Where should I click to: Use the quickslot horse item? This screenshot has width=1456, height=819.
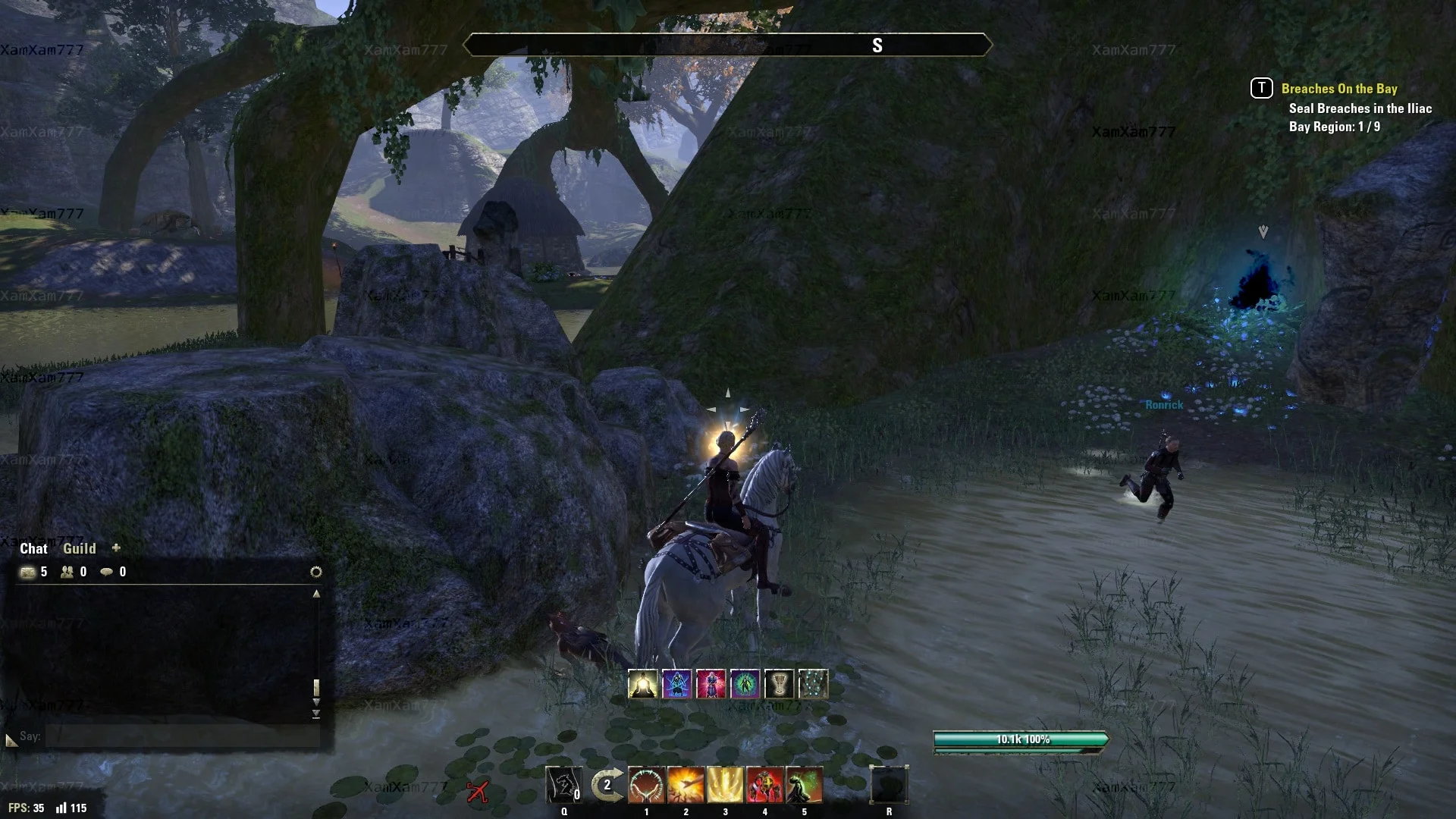click(564, 785)
